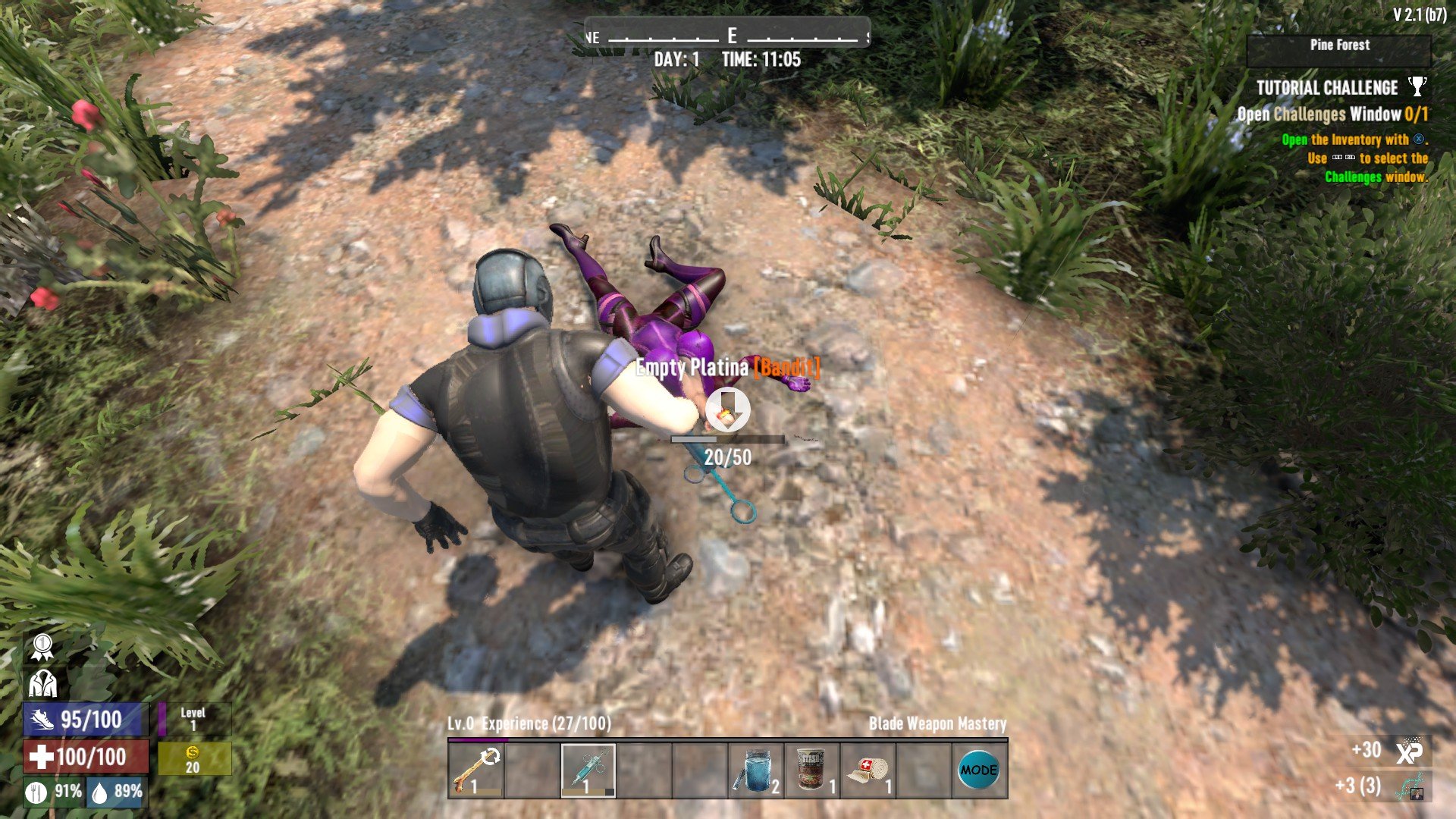Screen dimensions: 1456x819
Task: Click the loot arrow icon over Empty Platina
Action: tap(728, 409)
